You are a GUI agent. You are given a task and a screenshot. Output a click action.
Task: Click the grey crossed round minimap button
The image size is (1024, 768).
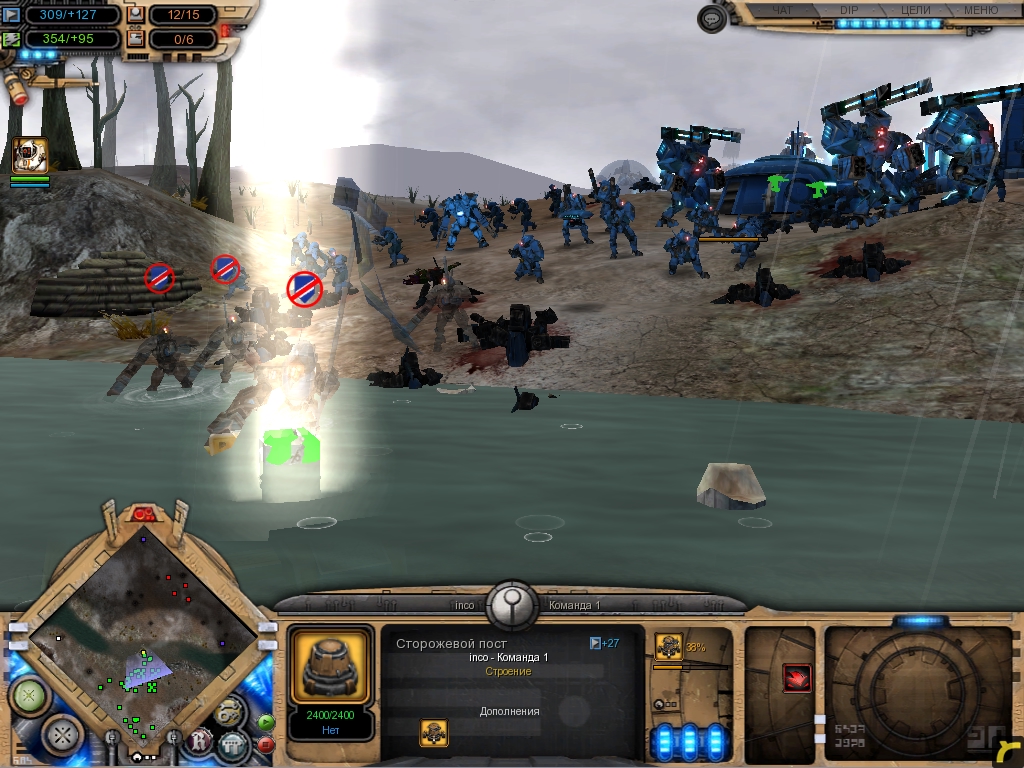tap(63, 736)
